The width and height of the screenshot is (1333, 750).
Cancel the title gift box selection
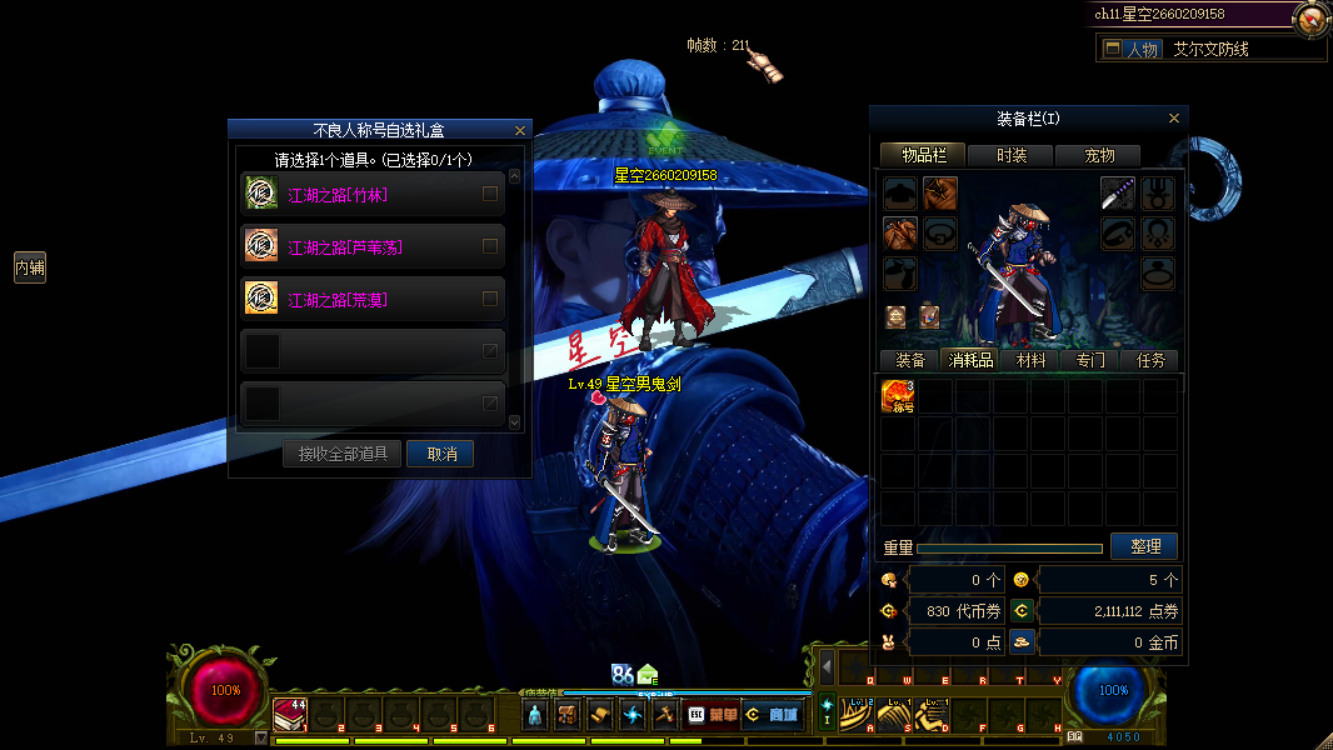pos(441,454)
